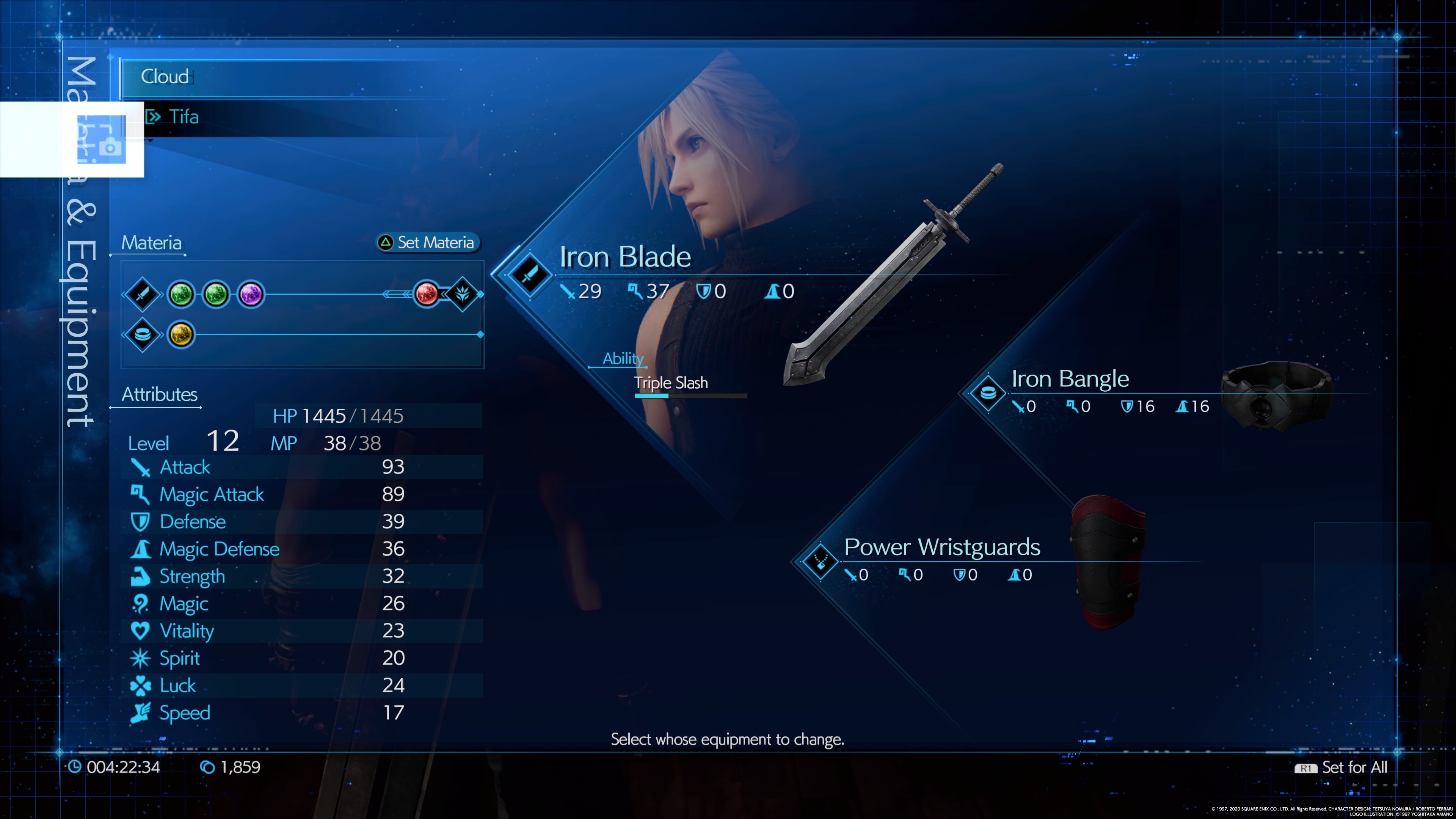
Task: Choose the Power Wristguards accessory entry
Action: 941,547
